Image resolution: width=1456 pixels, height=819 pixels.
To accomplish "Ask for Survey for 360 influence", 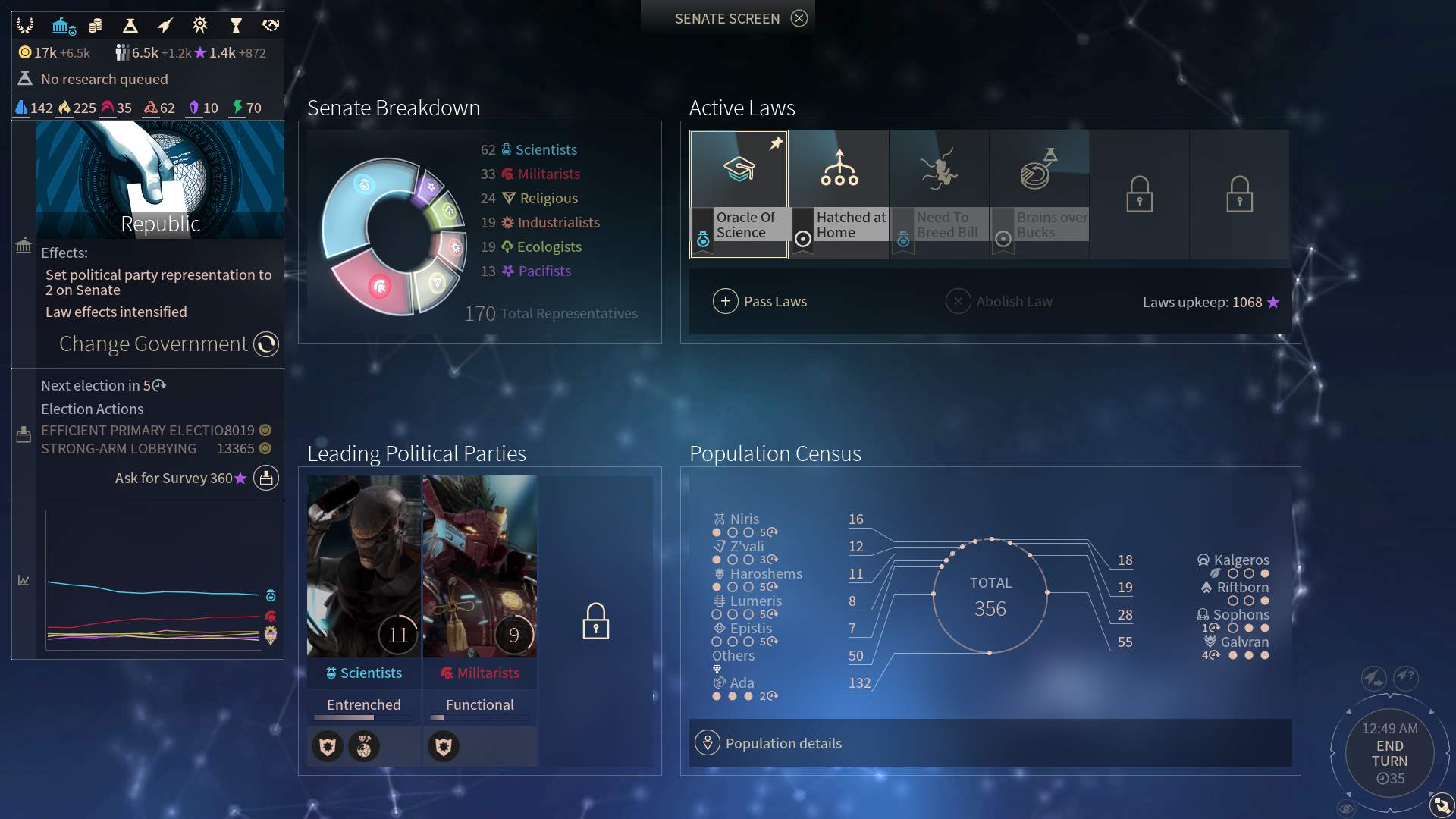I will [265, 479].
